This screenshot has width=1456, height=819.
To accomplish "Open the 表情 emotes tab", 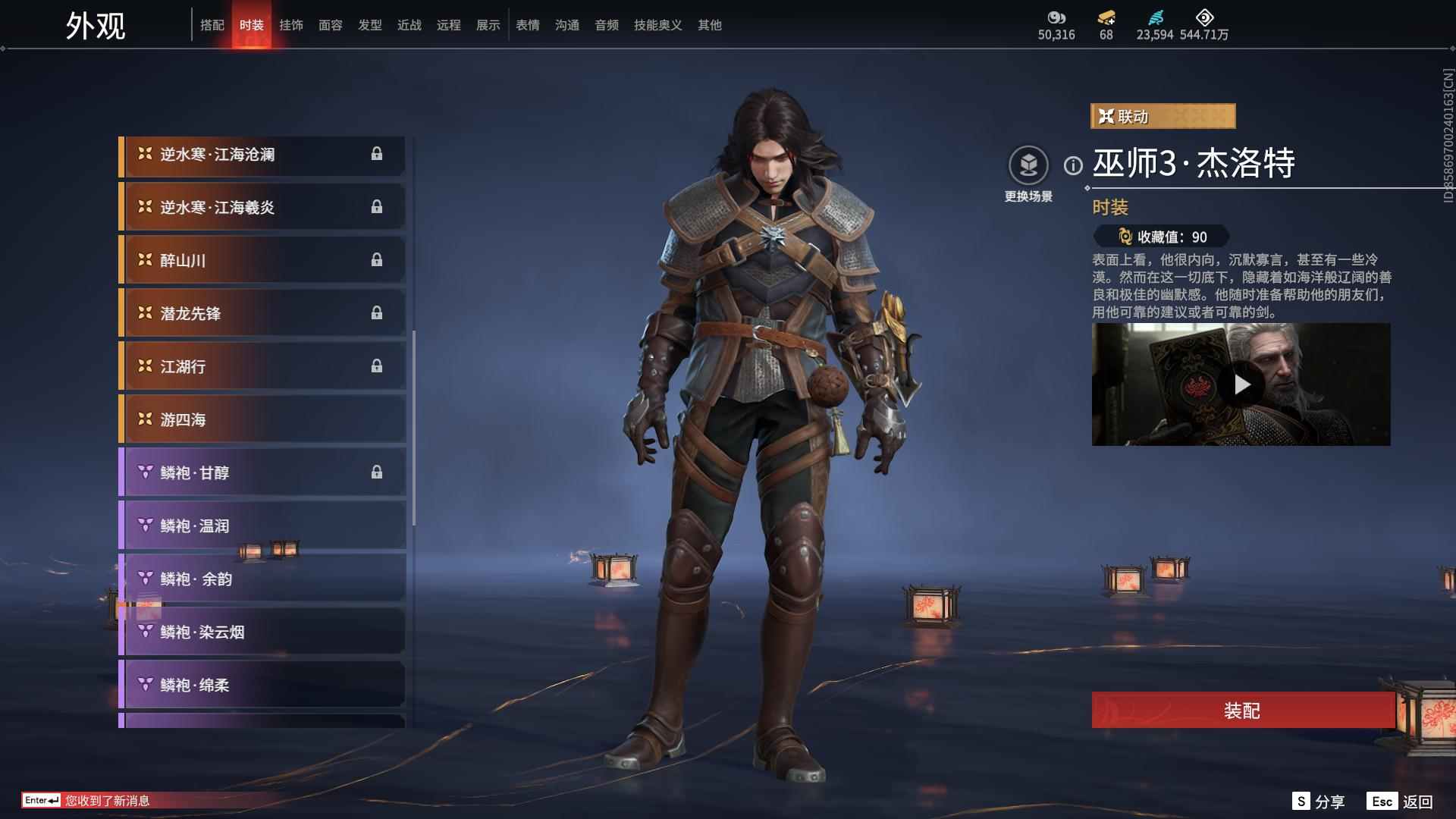I will pos(528,25).
